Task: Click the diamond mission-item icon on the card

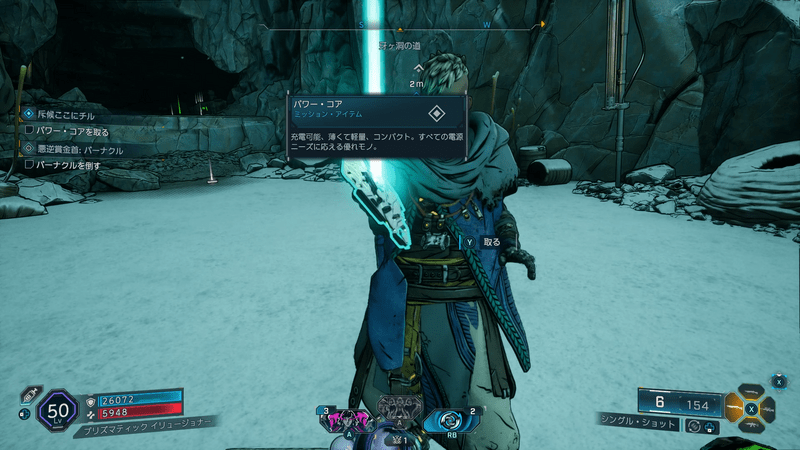Action: (436, 113)
